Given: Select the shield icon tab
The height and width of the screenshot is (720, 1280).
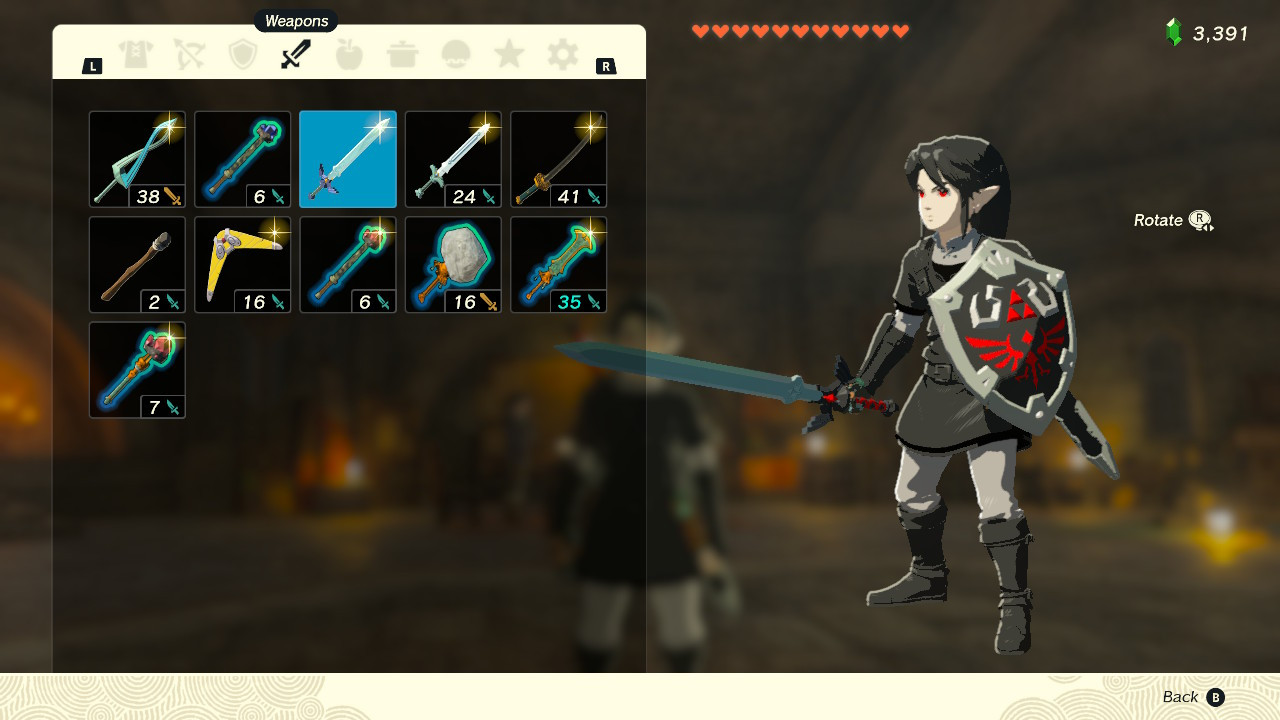Looking at the screenshot, I should click(243, 55).
